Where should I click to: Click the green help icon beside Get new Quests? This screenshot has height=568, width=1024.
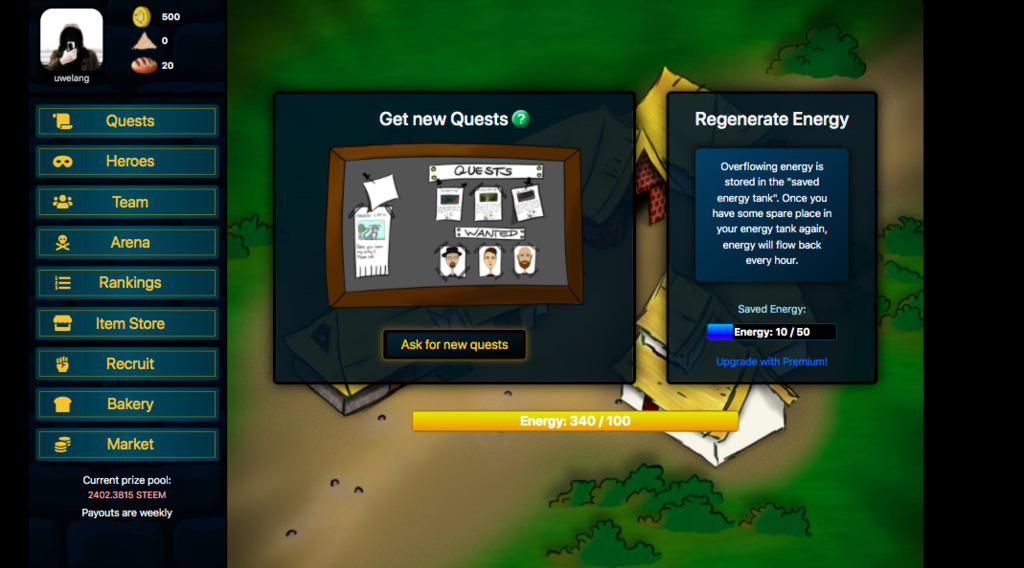coord(520,119)
